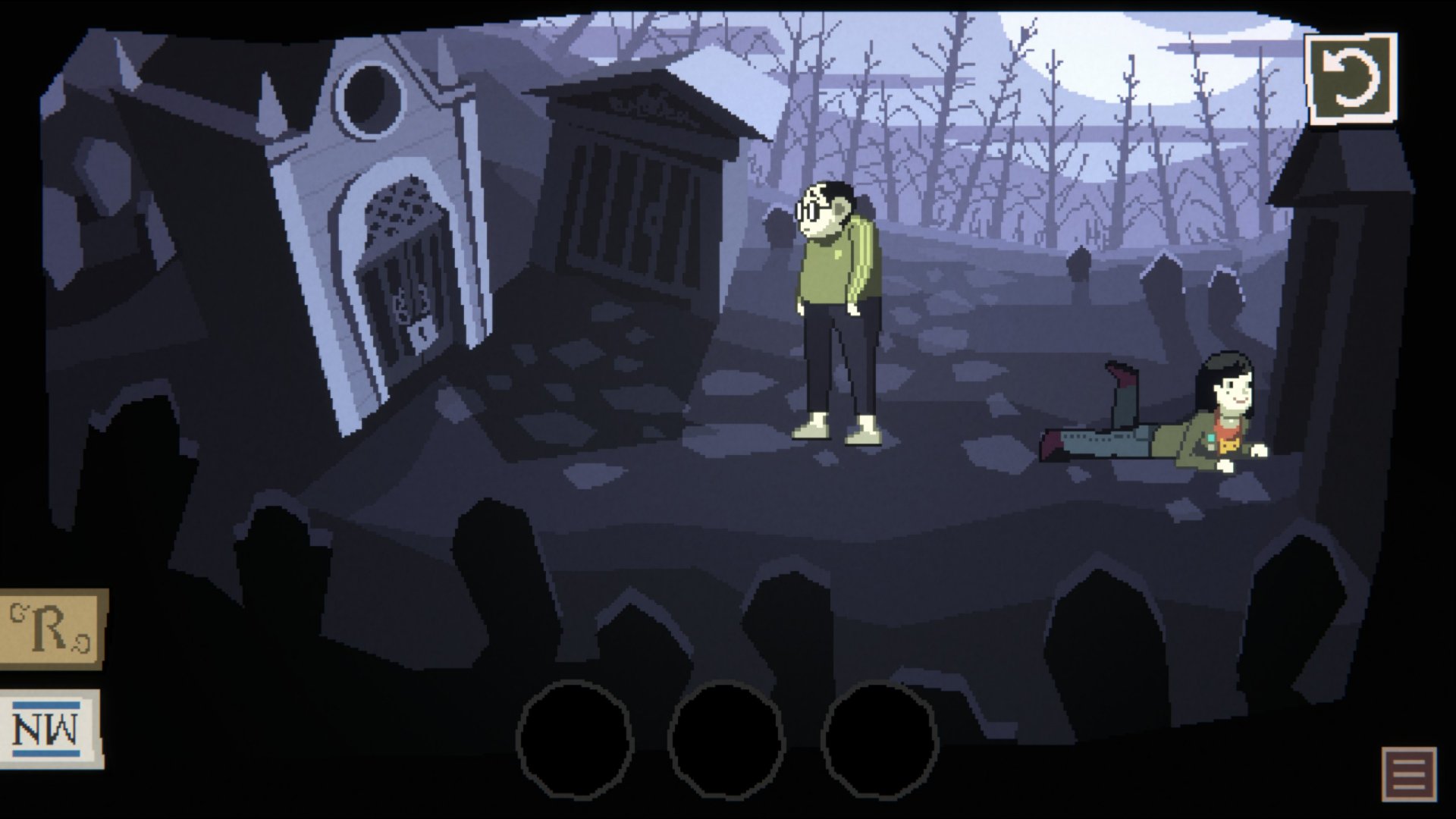The height and width of the screenshot is (819, 1456).
Task: Open the hamburger menu
Action: (x=1408, y=773)
